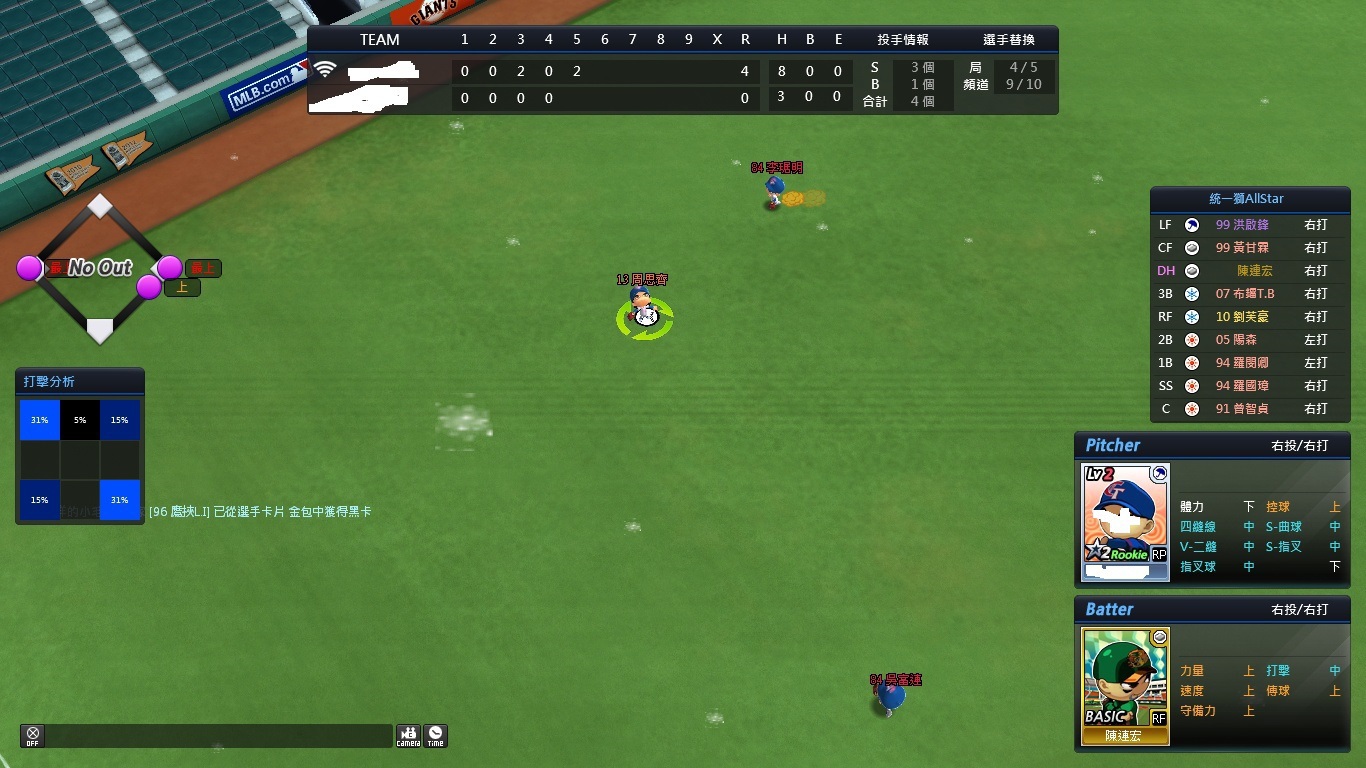Image resolution: width=1366 pixels, height=768 pixels.
Task: Open the 投手情報 pitcher info tab
Action: coord(902,40)
